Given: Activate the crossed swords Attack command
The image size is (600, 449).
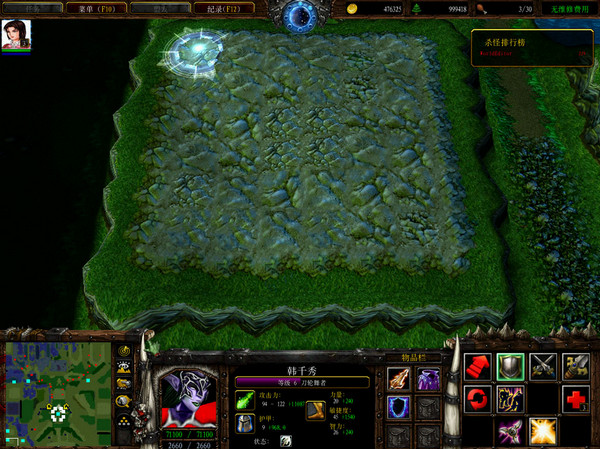Looking at the screenshot, I should [543, 367].
